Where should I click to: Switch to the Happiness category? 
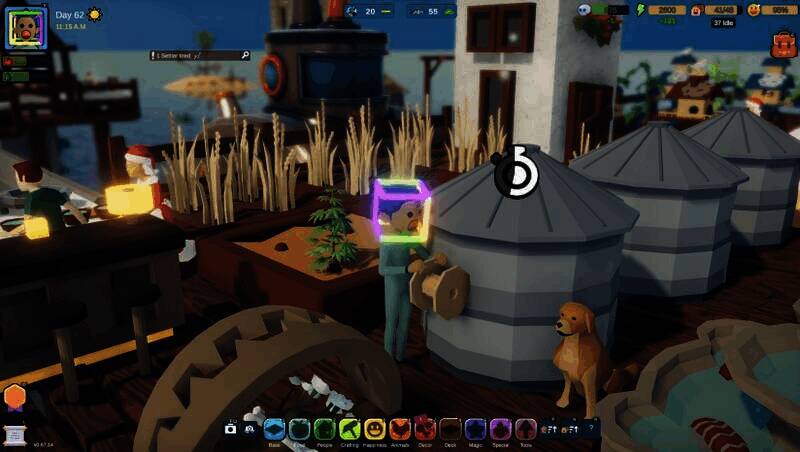point(375,428)
